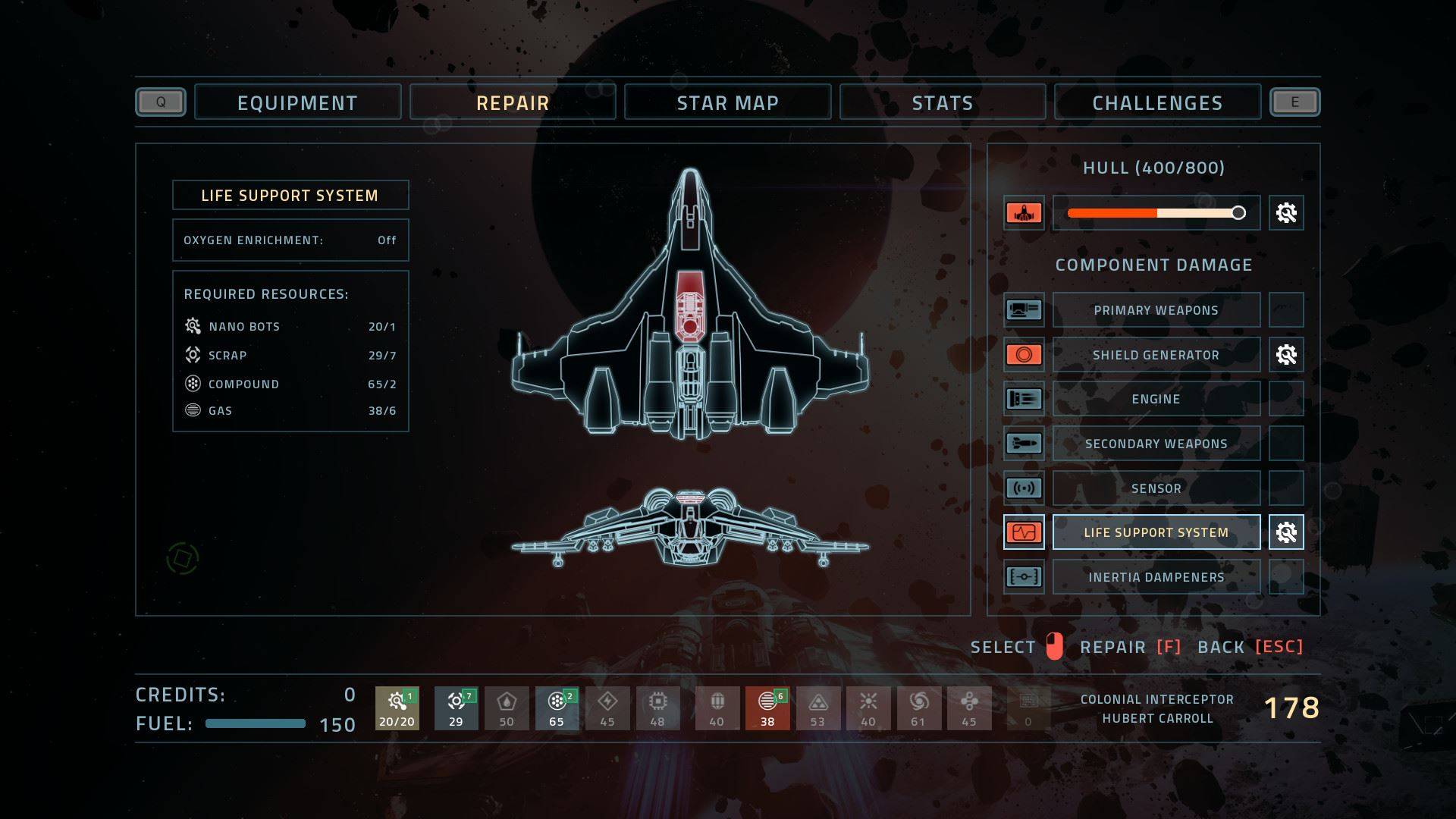Adjust the hull repair slider handle
The image size is (1456, 819).
[1238, 213]
